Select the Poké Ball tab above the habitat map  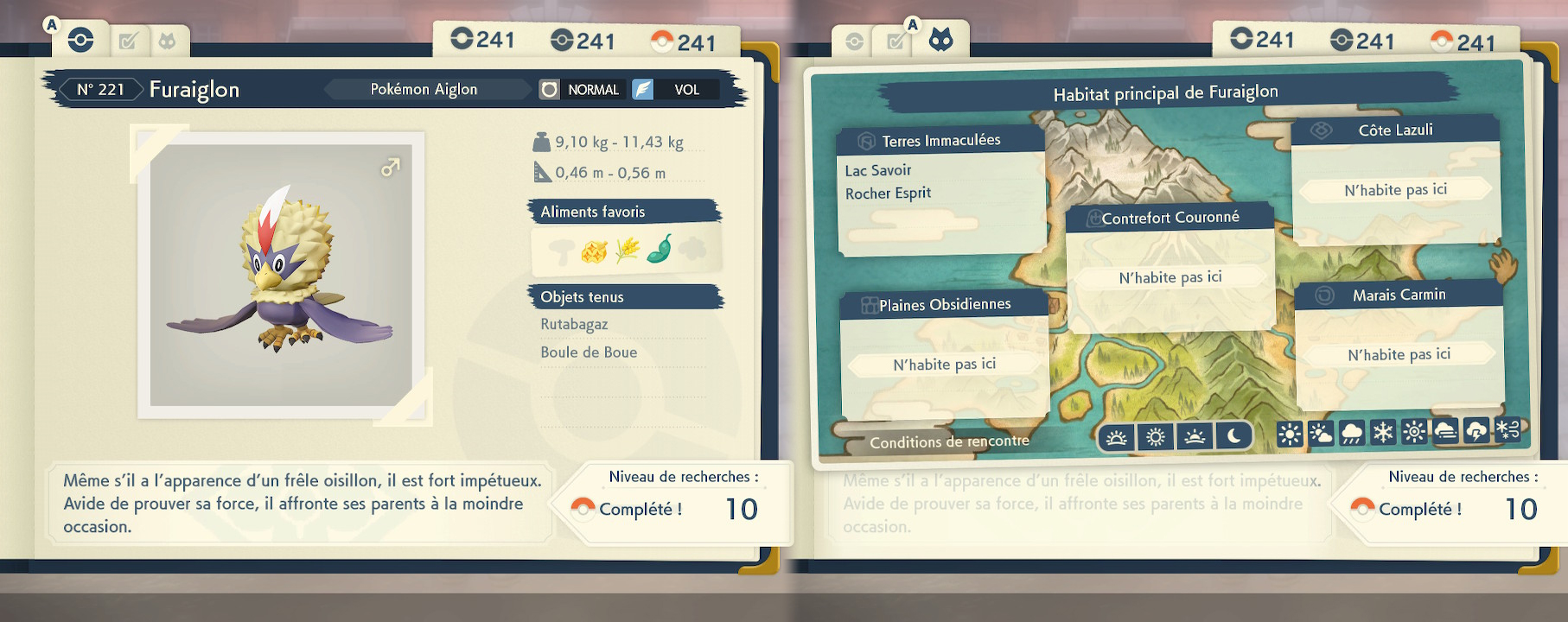click(854, 41)
